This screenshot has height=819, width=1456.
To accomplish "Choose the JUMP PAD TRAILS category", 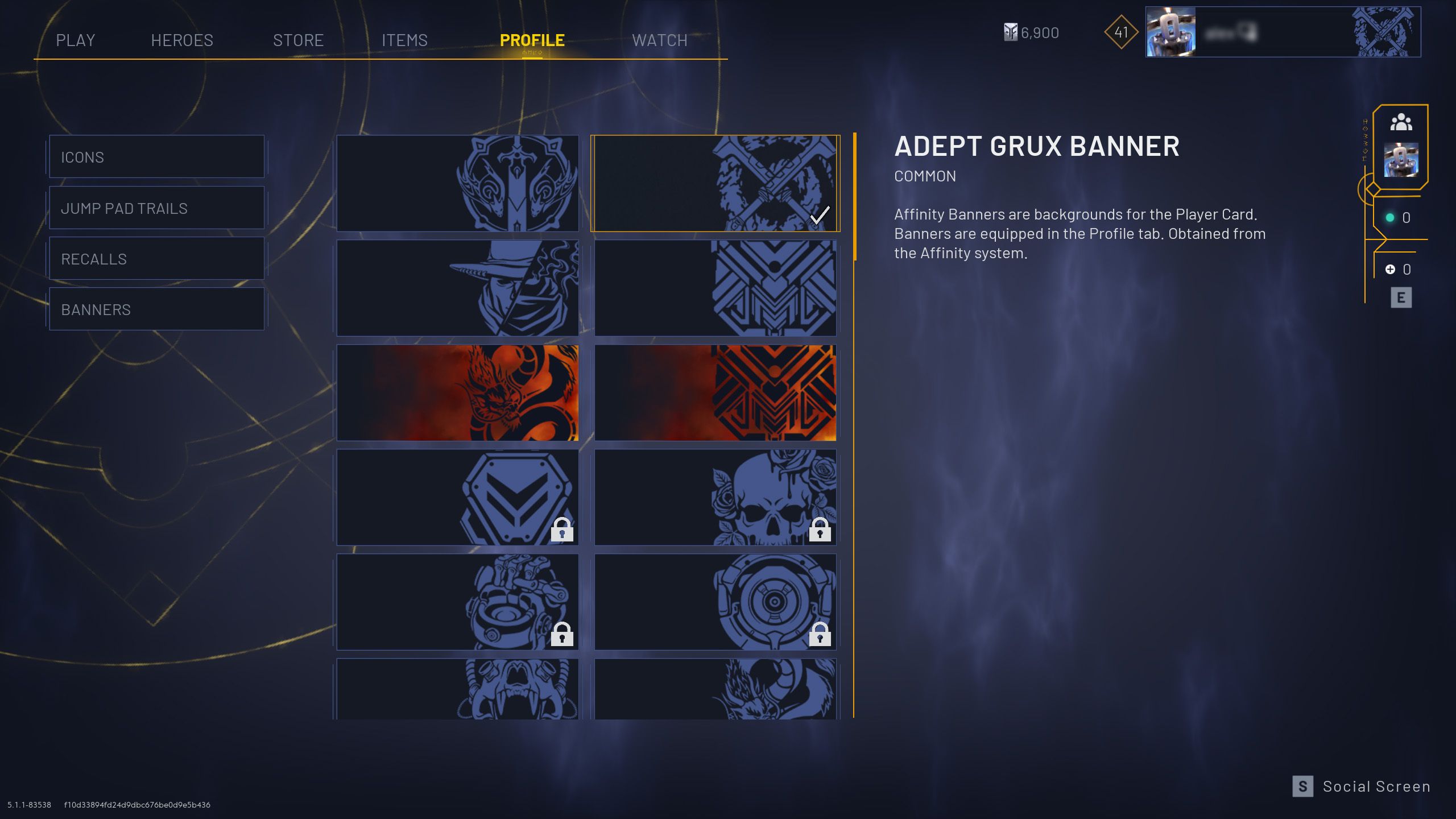I will click(x=156, y=208).
